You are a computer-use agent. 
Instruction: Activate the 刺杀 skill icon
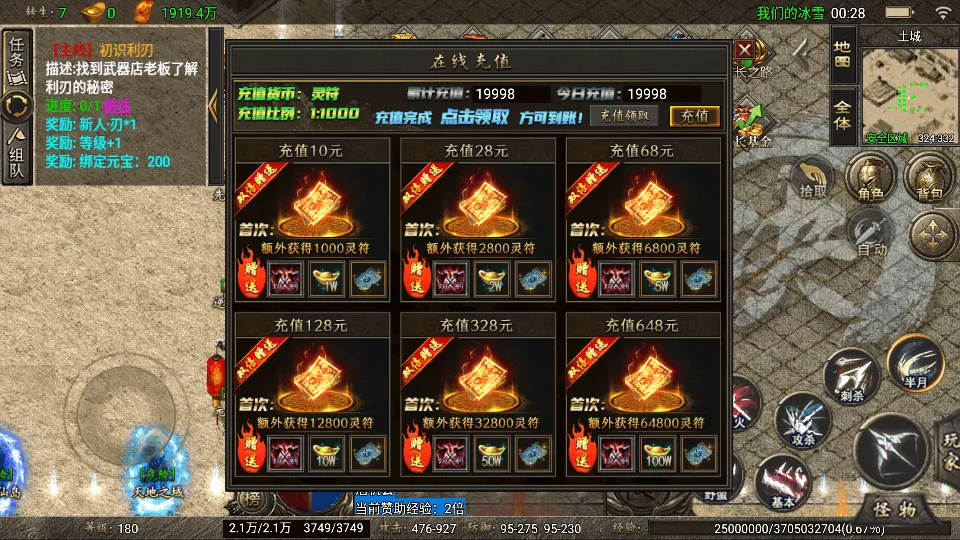851,378
